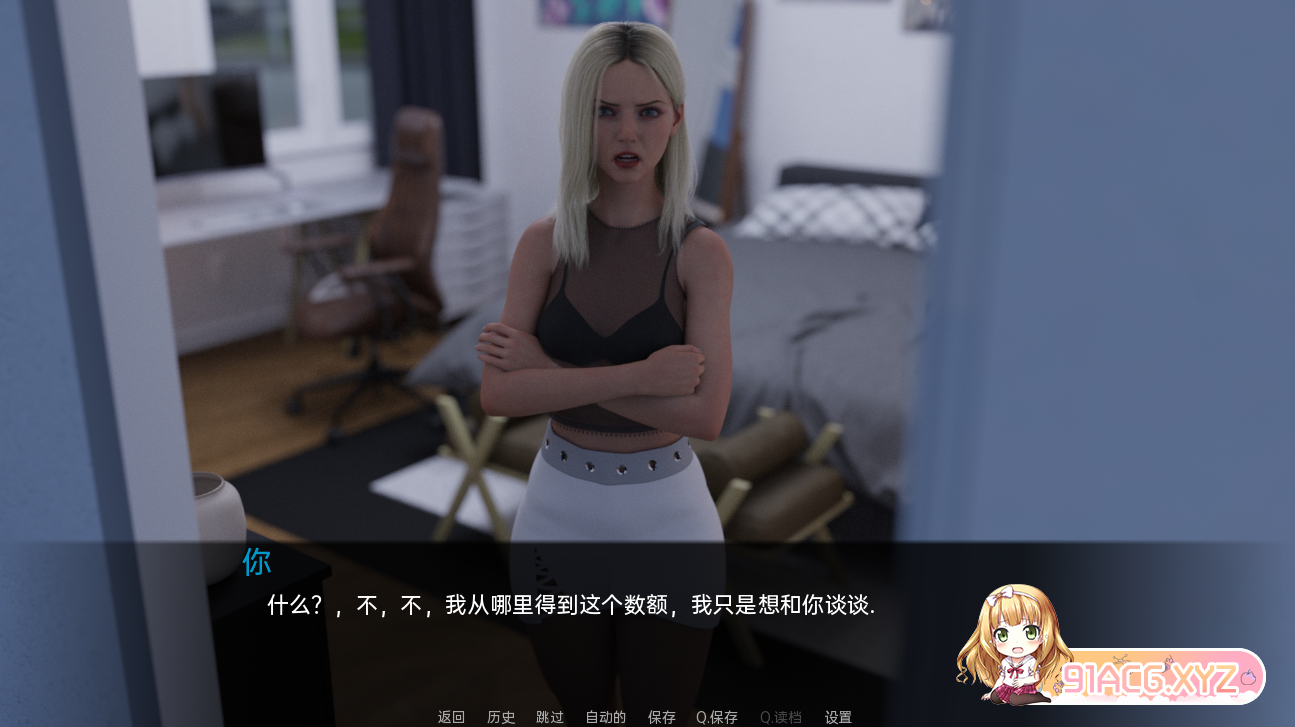Click the speaker name 你
The width and height of the screenshot is (1295, 727).
[x=256, y=563]
